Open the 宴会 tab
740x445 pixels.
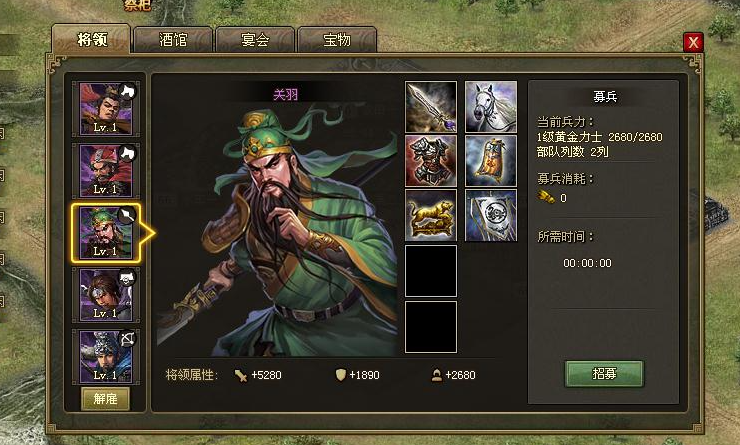coord(255,40)
